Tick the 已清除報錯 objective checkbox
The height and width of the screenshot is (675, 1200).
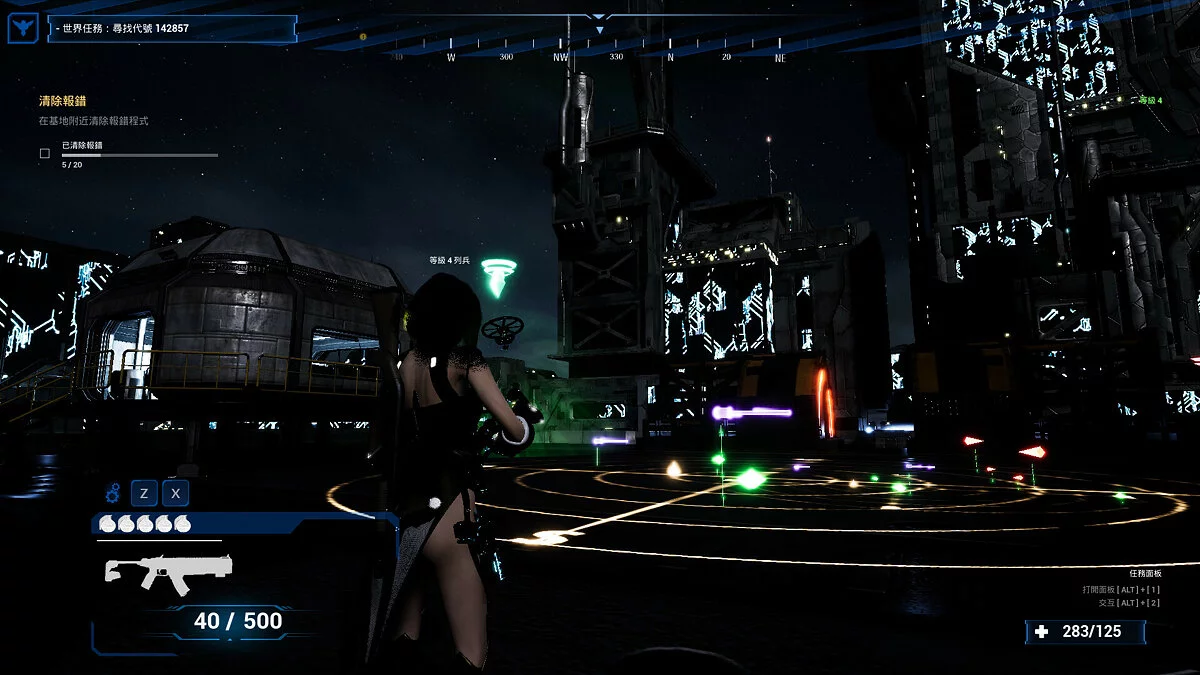click(44, 154)
